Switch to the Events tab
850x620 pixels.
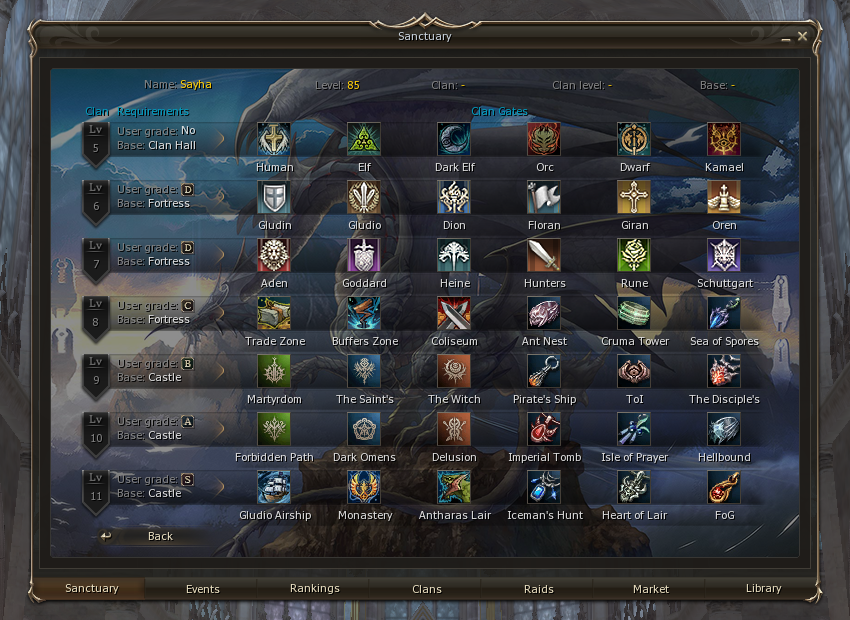(202, 589)
